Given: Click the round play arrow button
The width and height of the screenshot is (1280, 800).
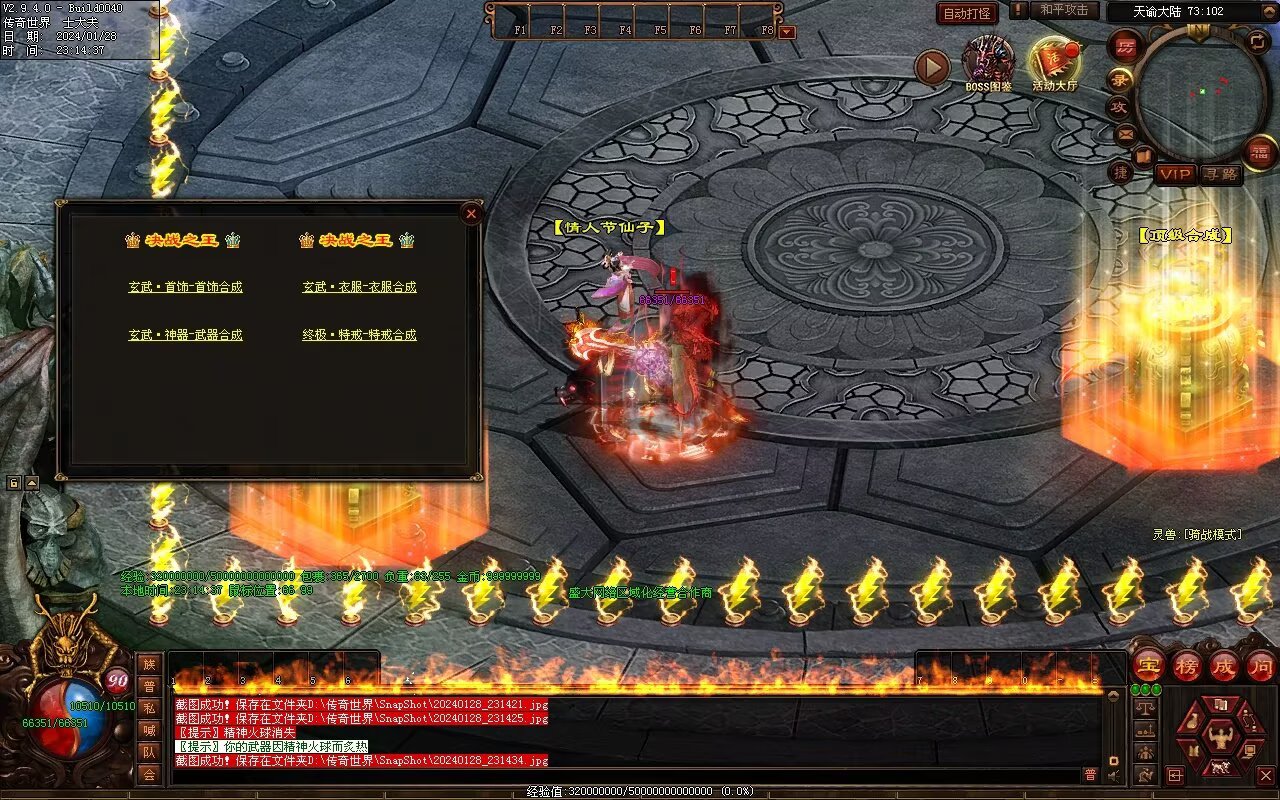Looking at the screenshot, I should pyautogui.click(x=932, y=68).
